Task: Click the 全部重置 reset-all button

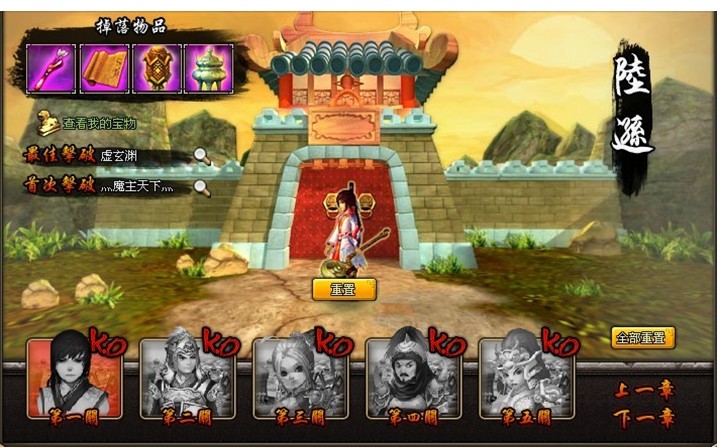Action: [643, 338]
